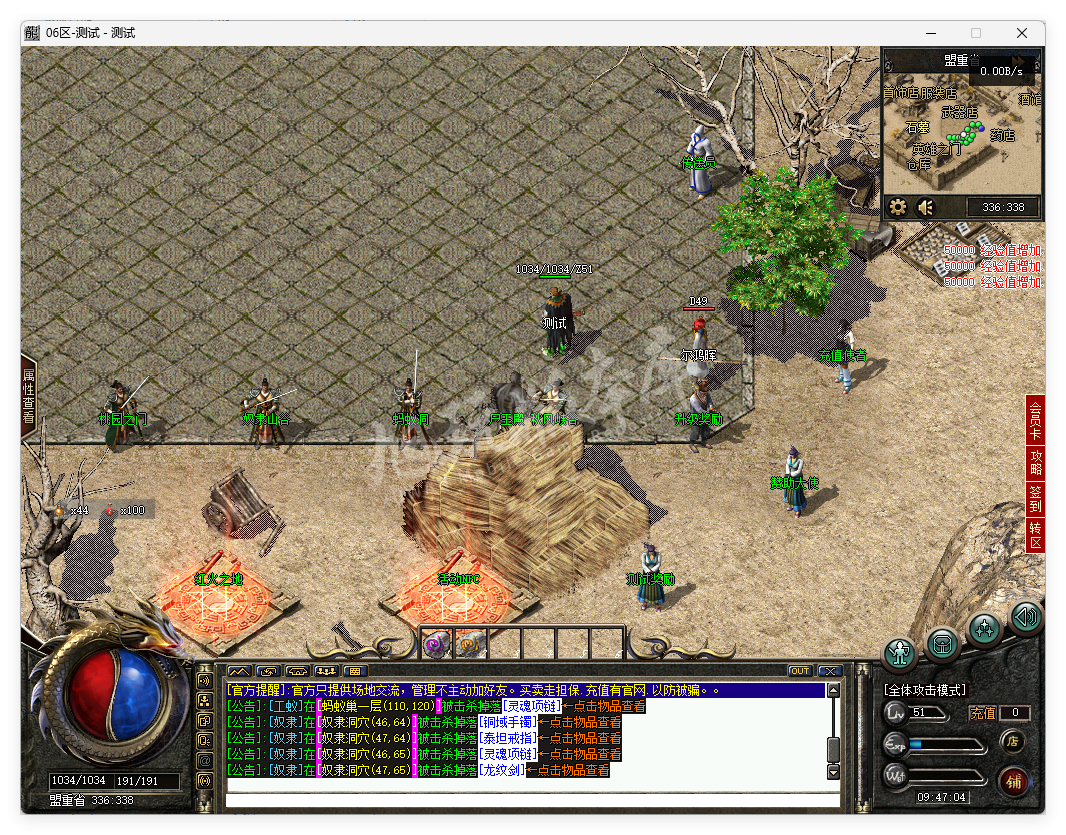Open the 攻略 guide tab

pos(1036,461)
